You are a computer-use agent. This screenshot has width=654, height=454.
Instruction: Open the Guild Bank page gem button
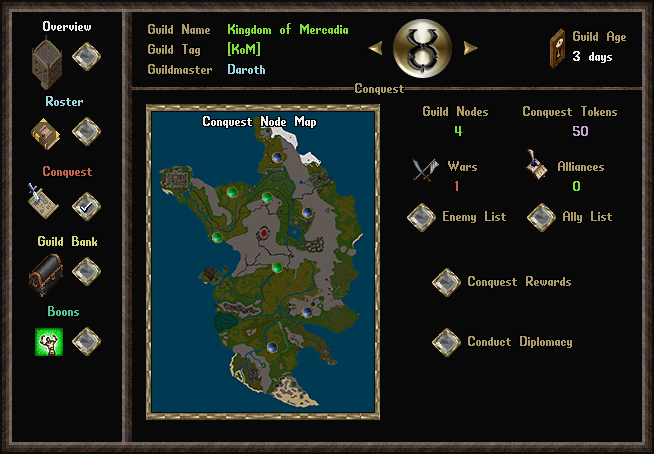click(86, 271)
